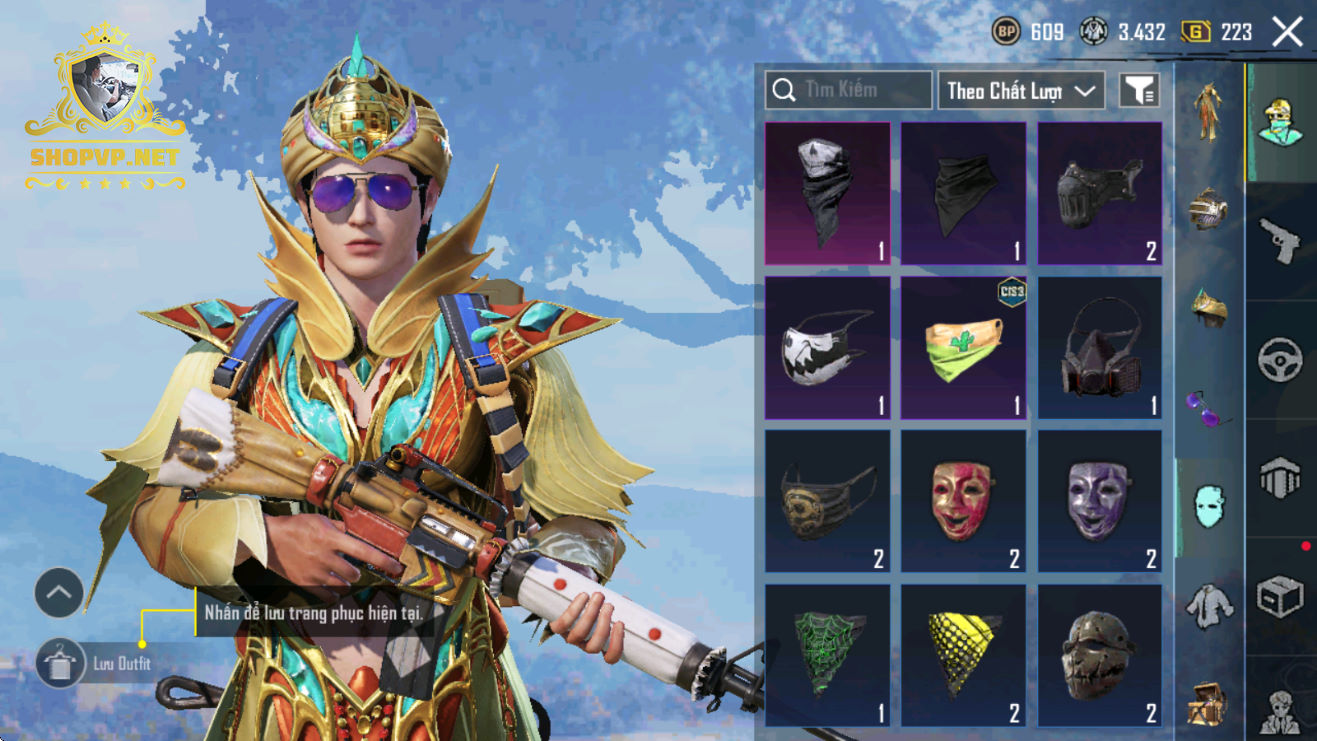The image size is (1317, 741).
Task: Select the black gas mask respirator
Action: [1099, 347]
